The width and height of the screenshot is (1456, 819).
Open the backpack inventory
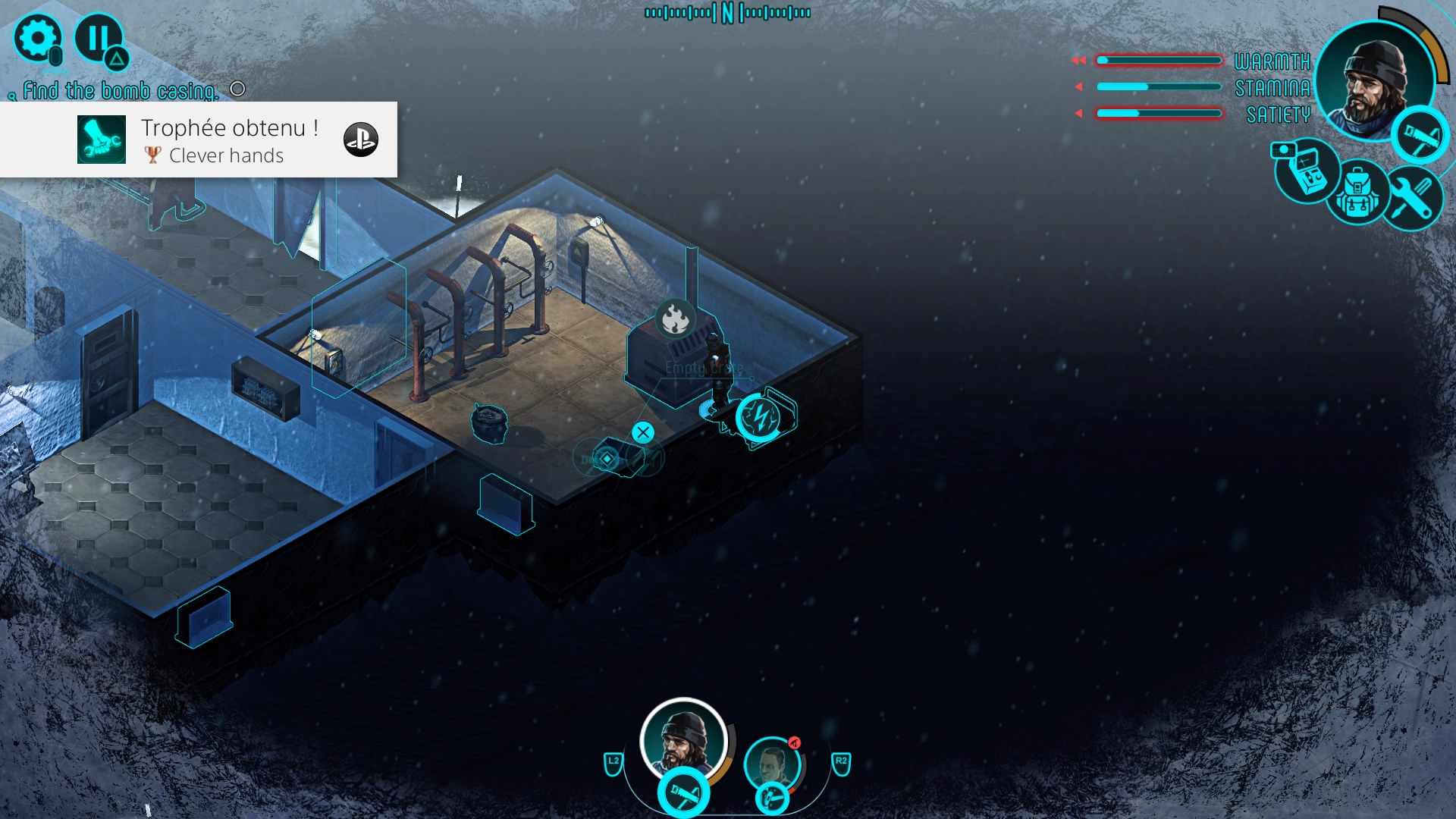[1357, 194]
